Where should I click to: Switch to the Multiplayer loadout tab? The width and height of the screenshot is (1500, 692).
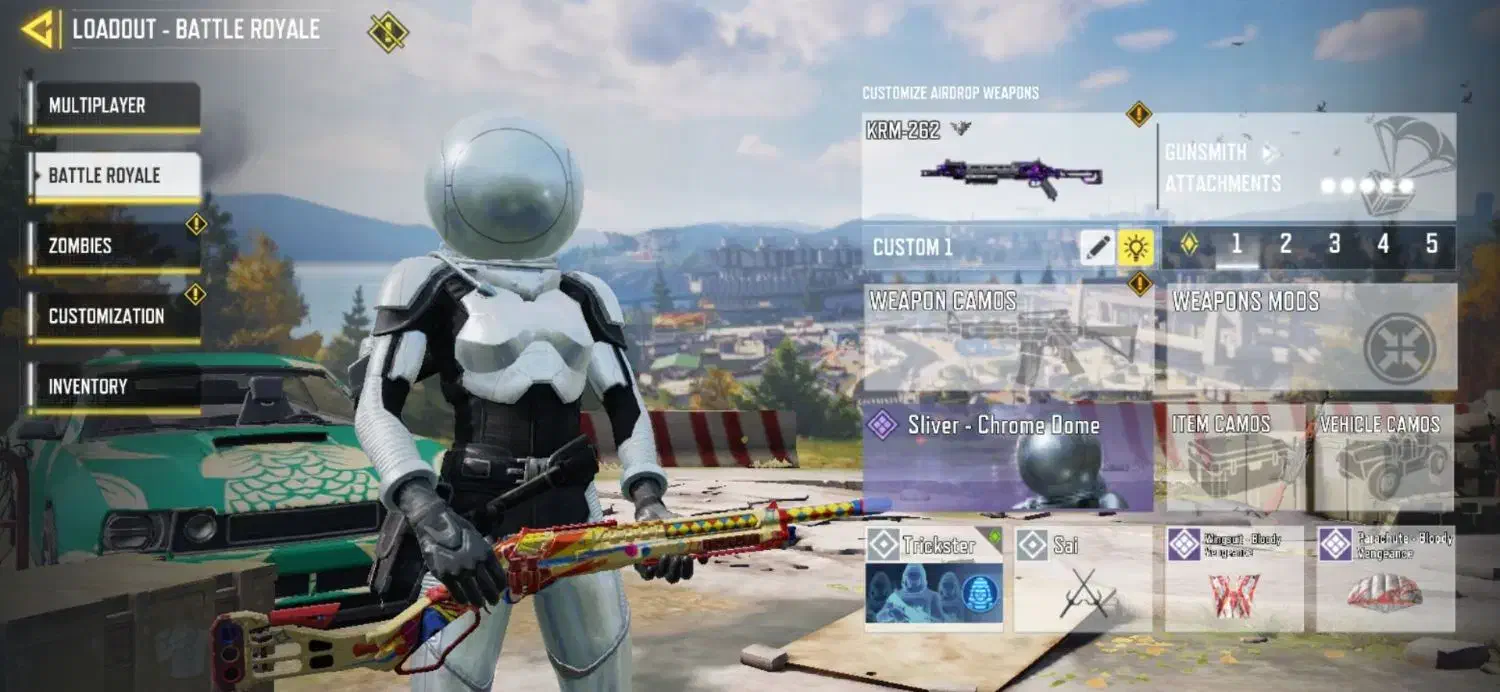(x=114, y=106)
